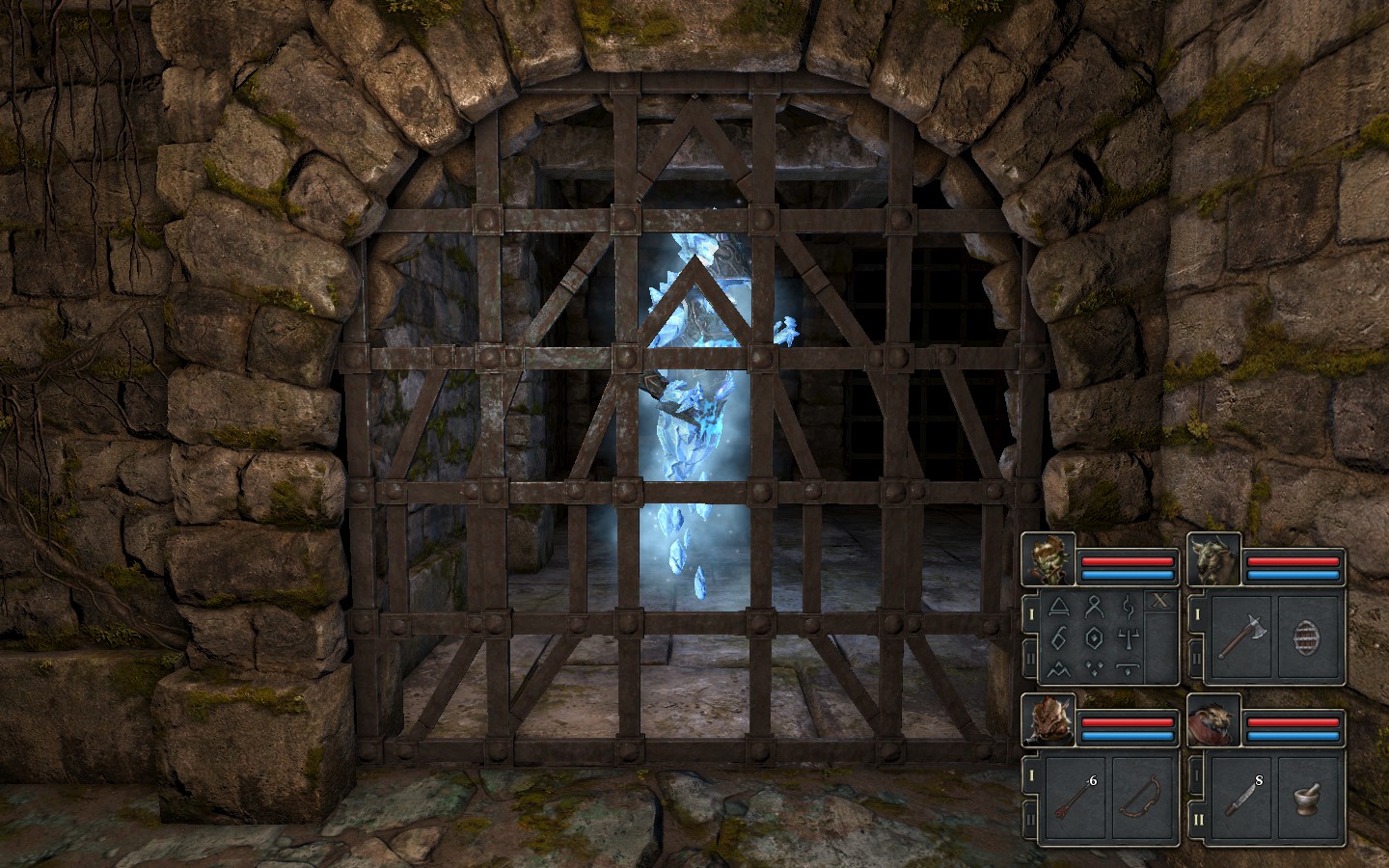Throw the ratling's stack of knives
Image resolution: width=1389 pixels, height=868 pixels.
tap(1240, 797)
